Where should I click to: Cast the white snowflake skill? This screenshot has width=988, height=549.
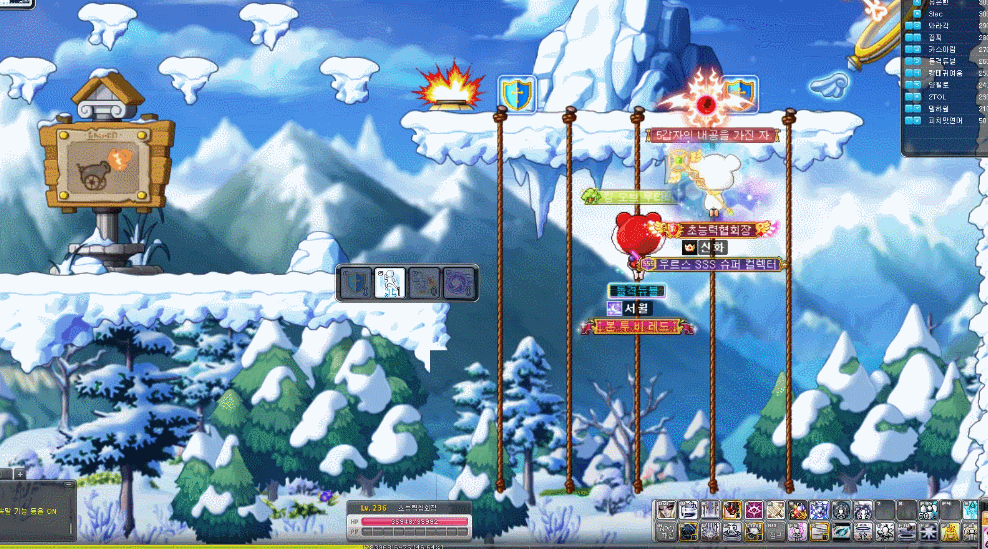[927, 531]
